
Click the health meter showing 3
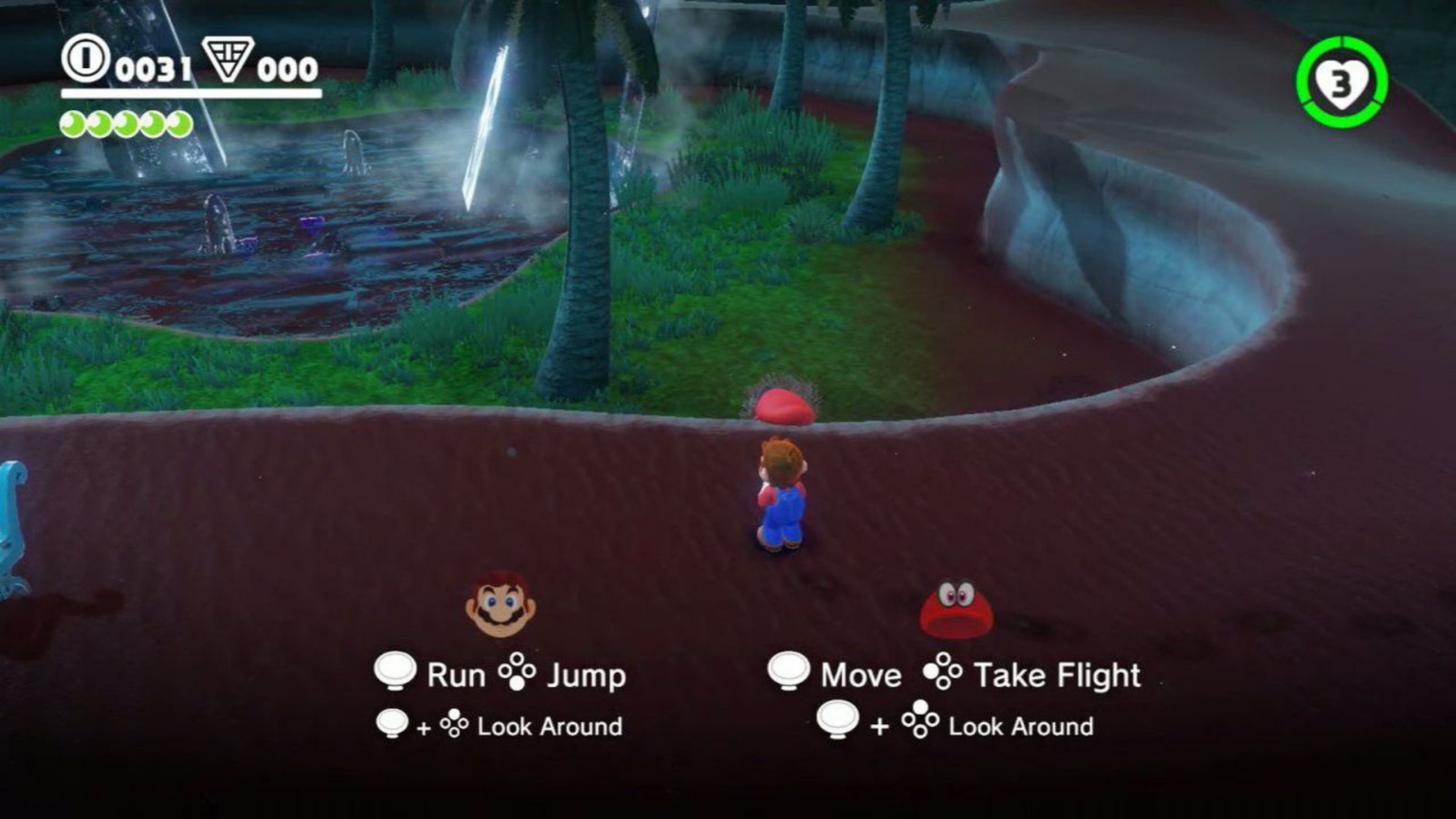(x=1340, y=83)
